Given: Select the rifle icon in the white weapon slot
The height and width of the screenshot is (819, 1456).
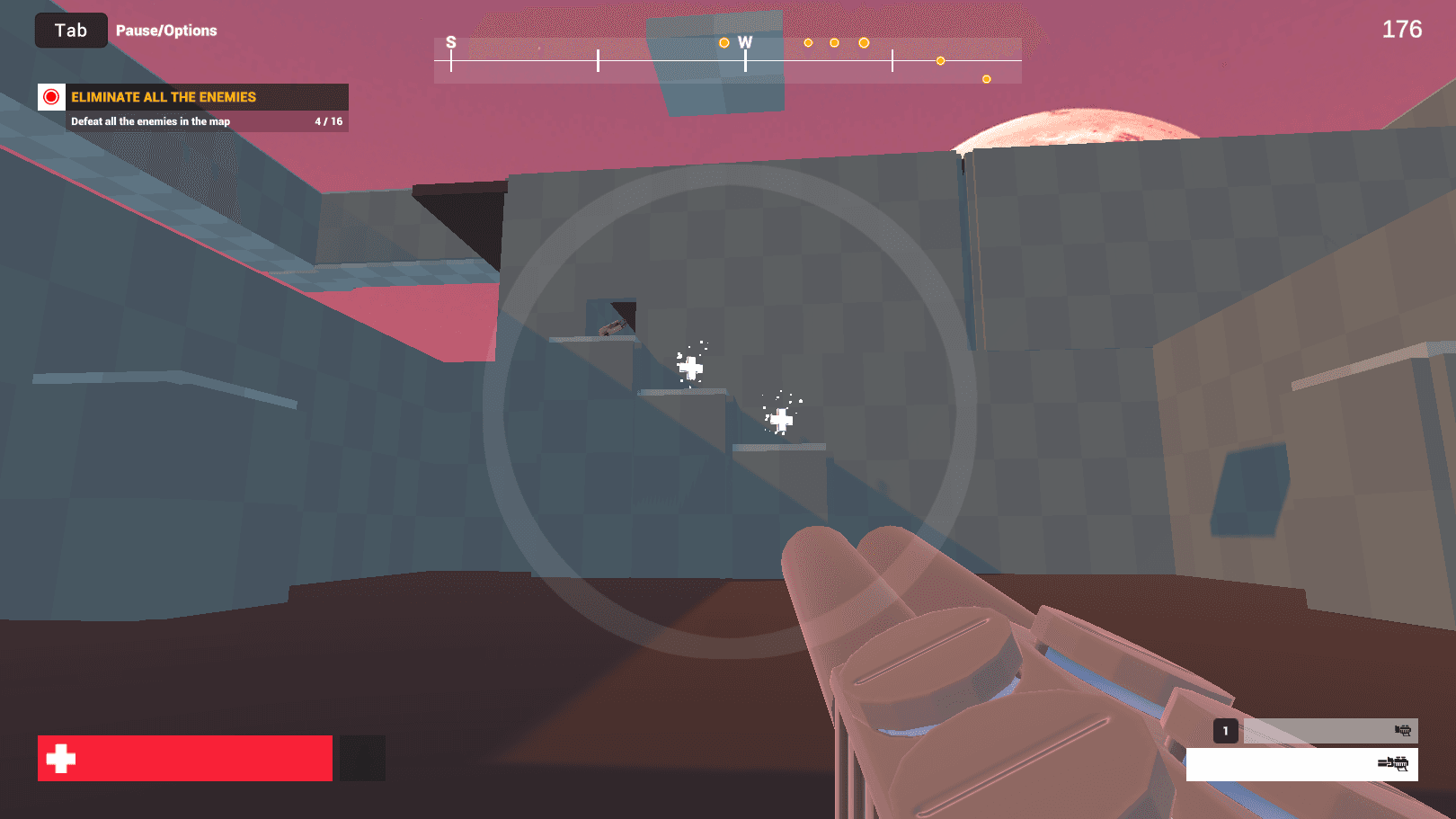Looking at the screenshot, I should [x=1394, y=765].
